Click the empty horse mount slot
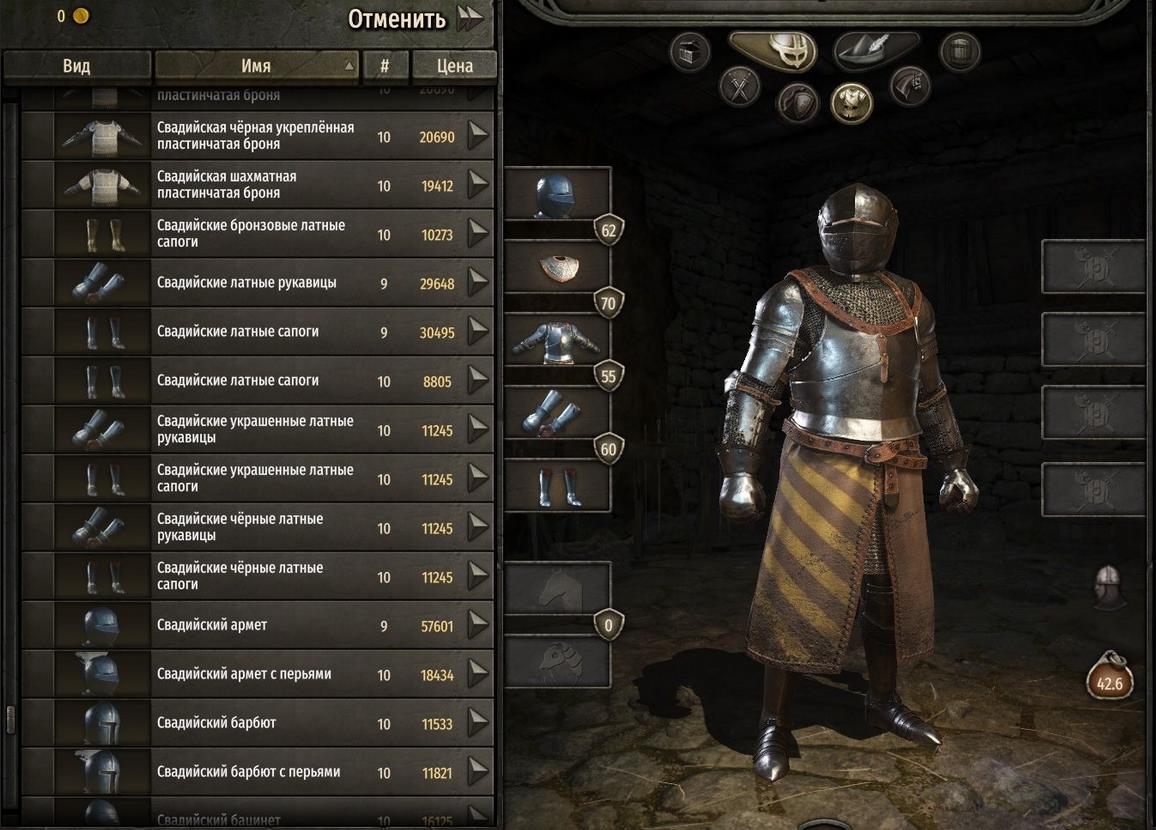Image resolution: width=1156 pixels, height=830 pixels. 558,588
